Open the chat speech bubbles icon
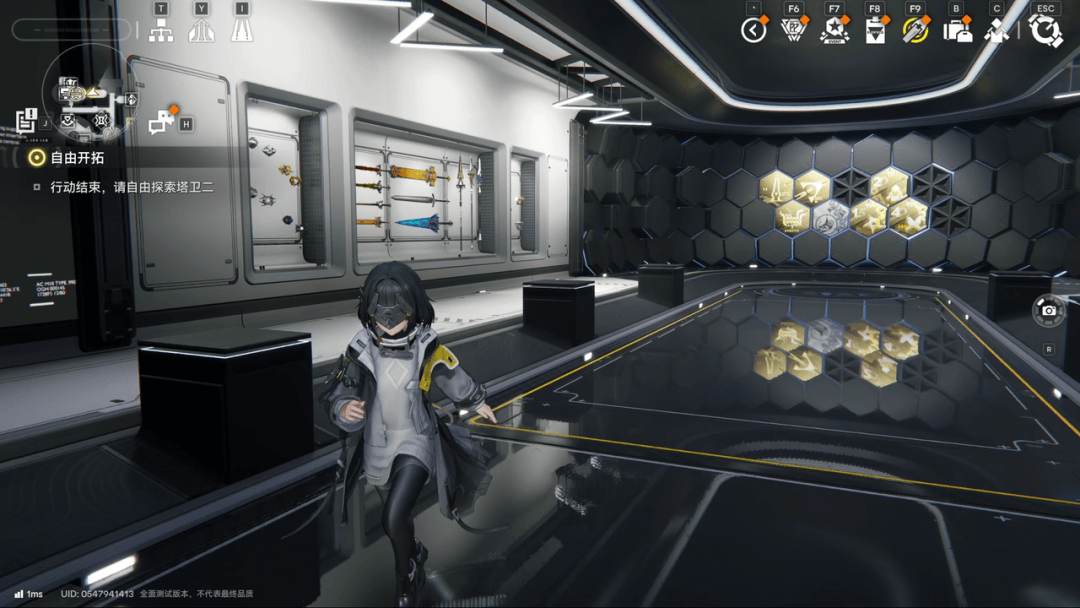This screenshot has height=608, width=1080. [162, 123]
